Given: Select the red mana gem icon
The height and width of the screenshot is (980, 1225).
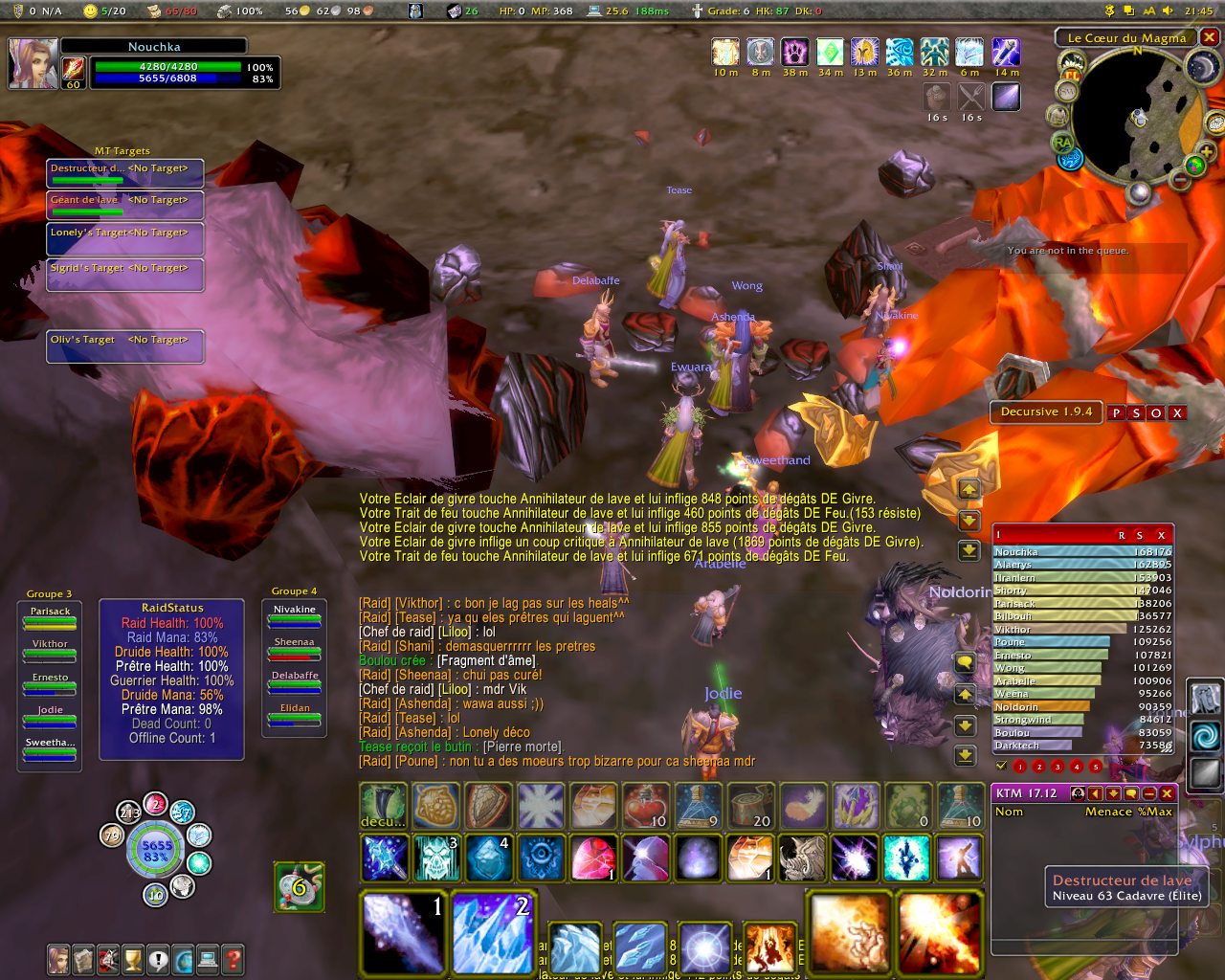Looking at the screenshot, I should [x=592, y=857].
